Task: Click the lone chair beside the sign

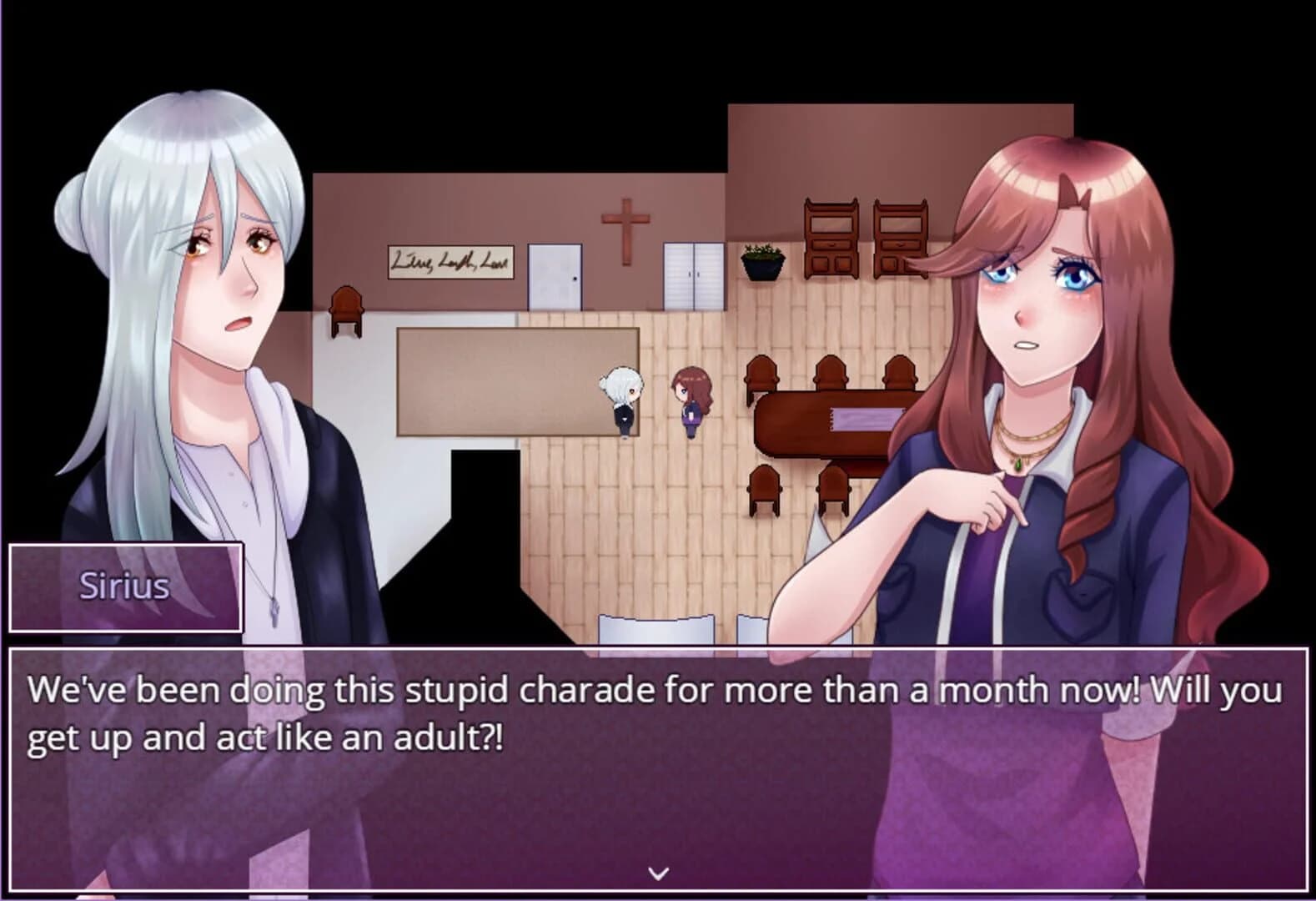Action: [348, 309]
